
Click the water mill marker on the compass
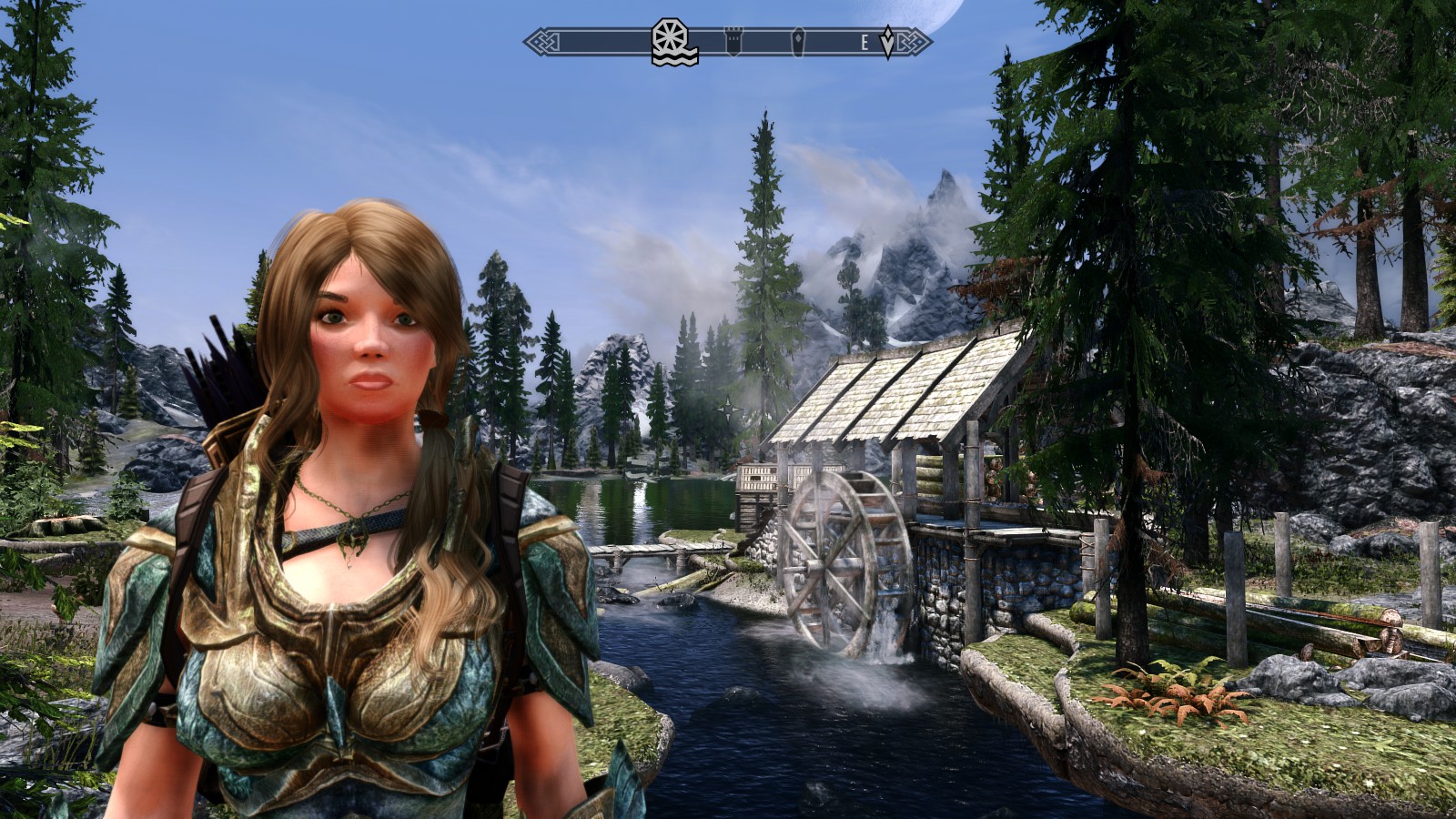click(674, 43)
